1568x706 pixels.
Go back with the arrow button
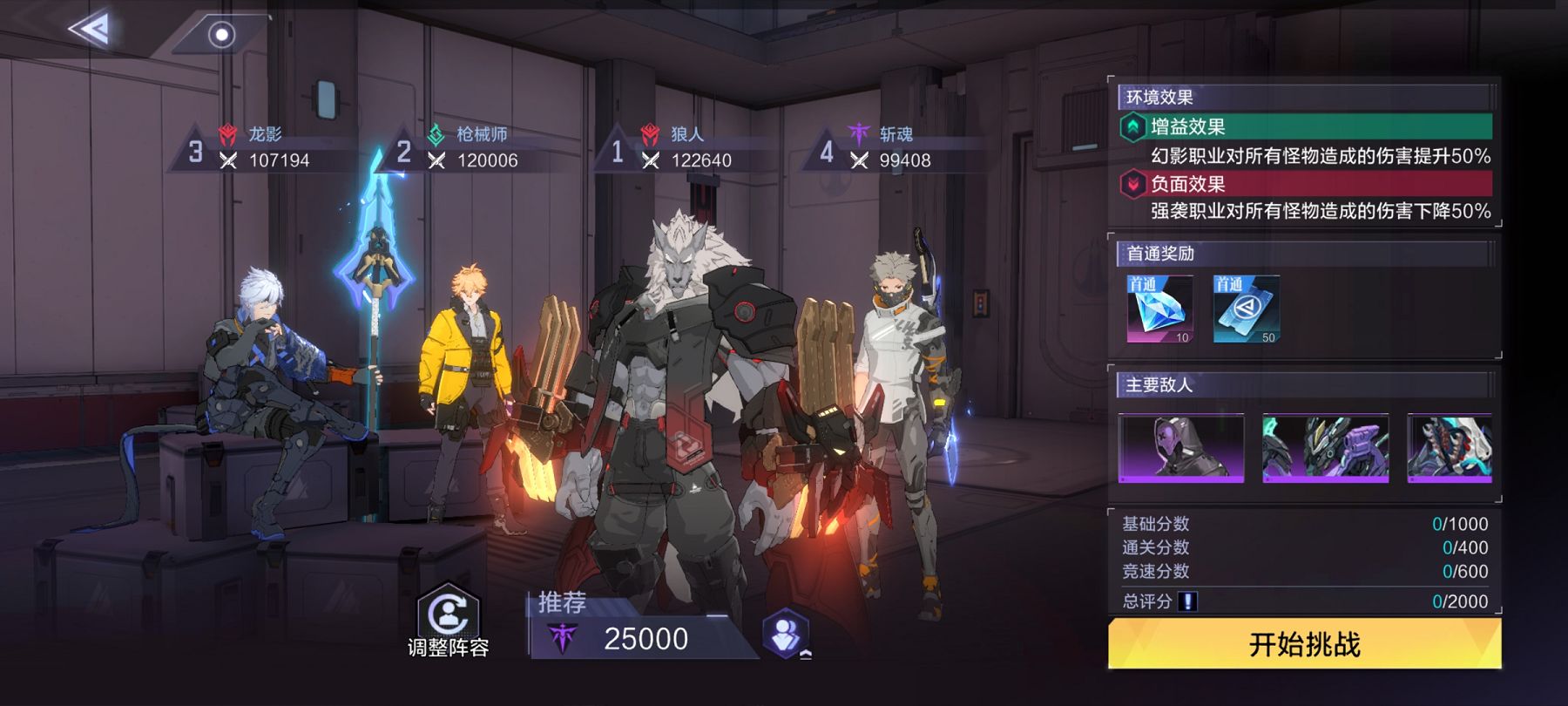tap(90, 30)
